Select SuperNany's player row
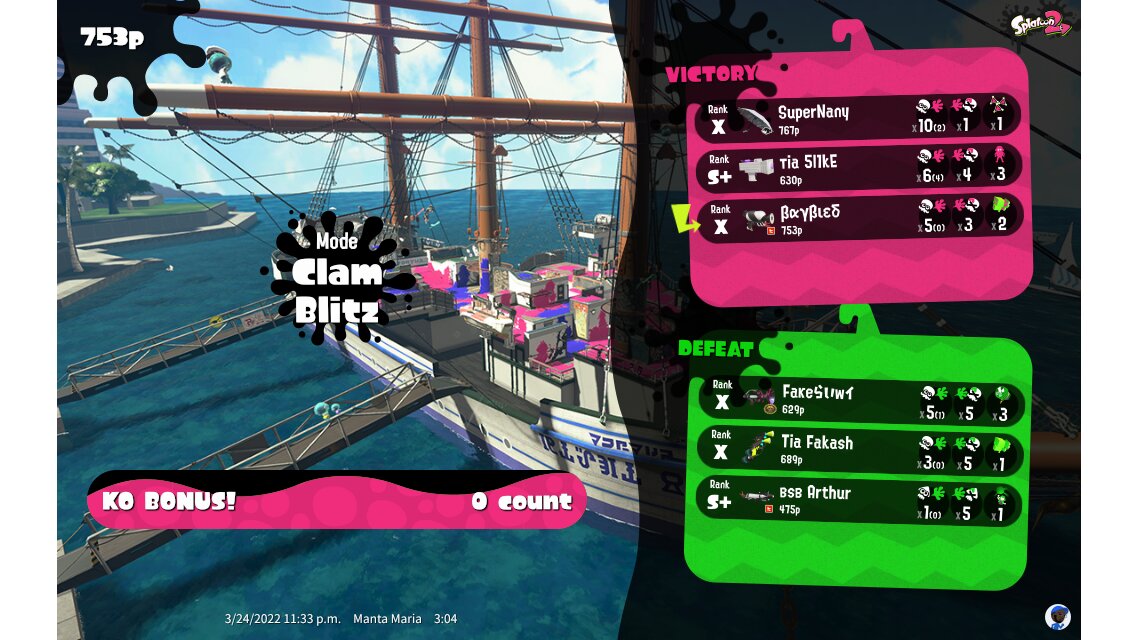Viewport: 1138px width, 640px height. 858,116
